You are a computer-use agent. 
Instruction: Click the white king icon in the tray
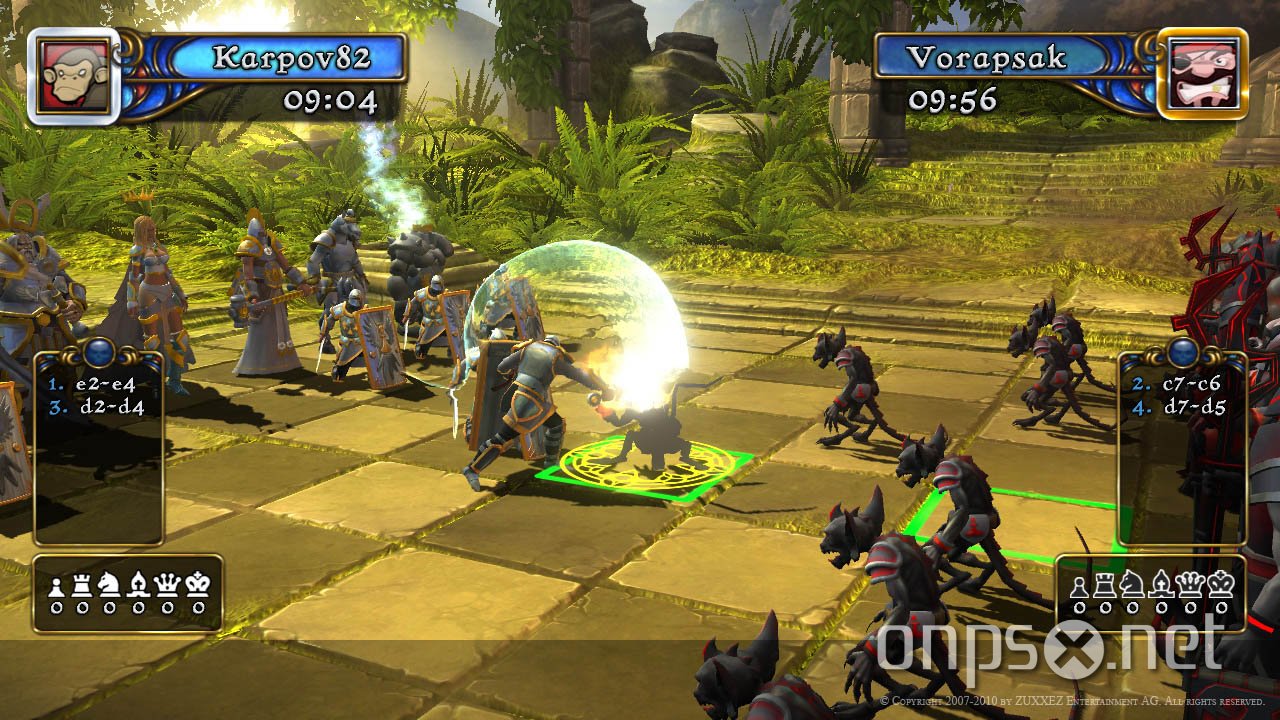(197, 585)
